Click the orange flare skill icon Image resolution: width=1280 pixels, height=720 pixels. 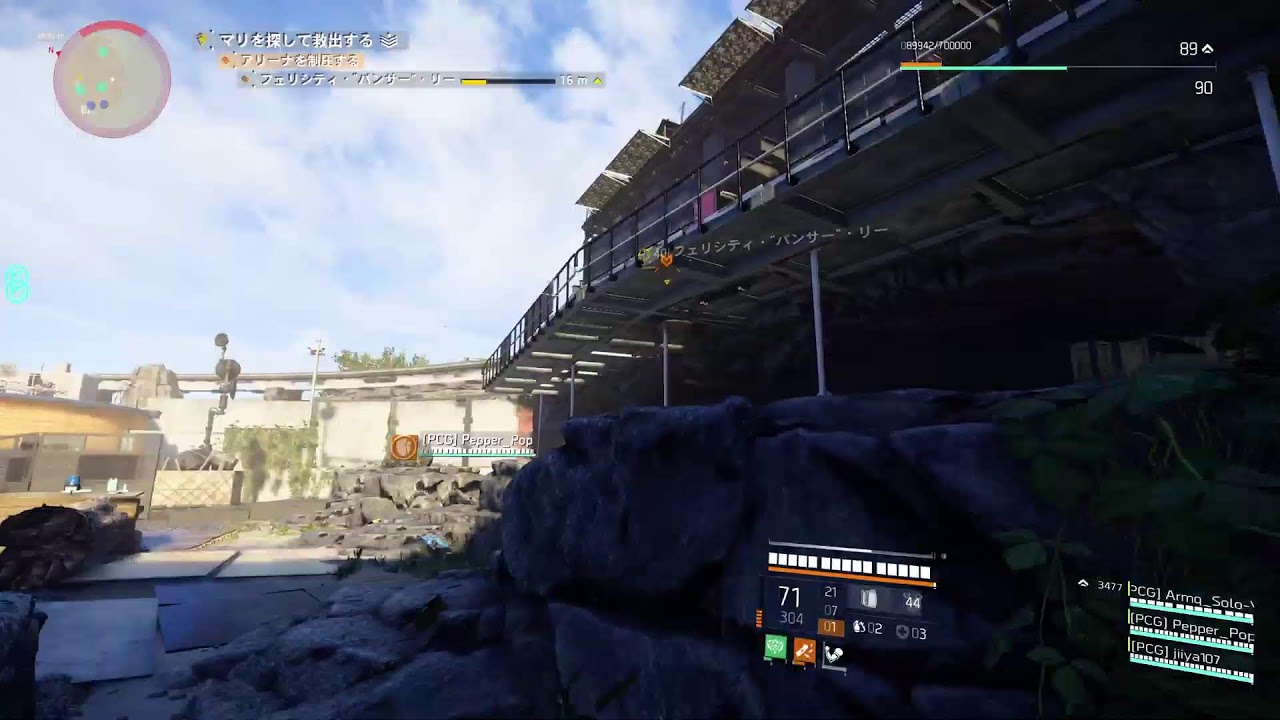tap(805, 650)
